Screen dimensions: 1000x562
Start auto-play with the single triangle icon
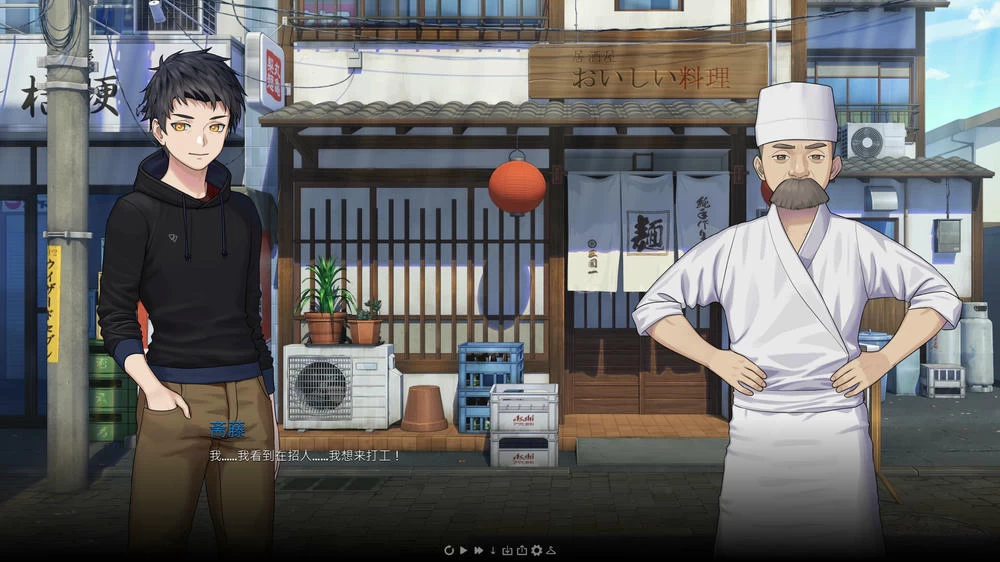pyautogui.click(x=464, y=550)
